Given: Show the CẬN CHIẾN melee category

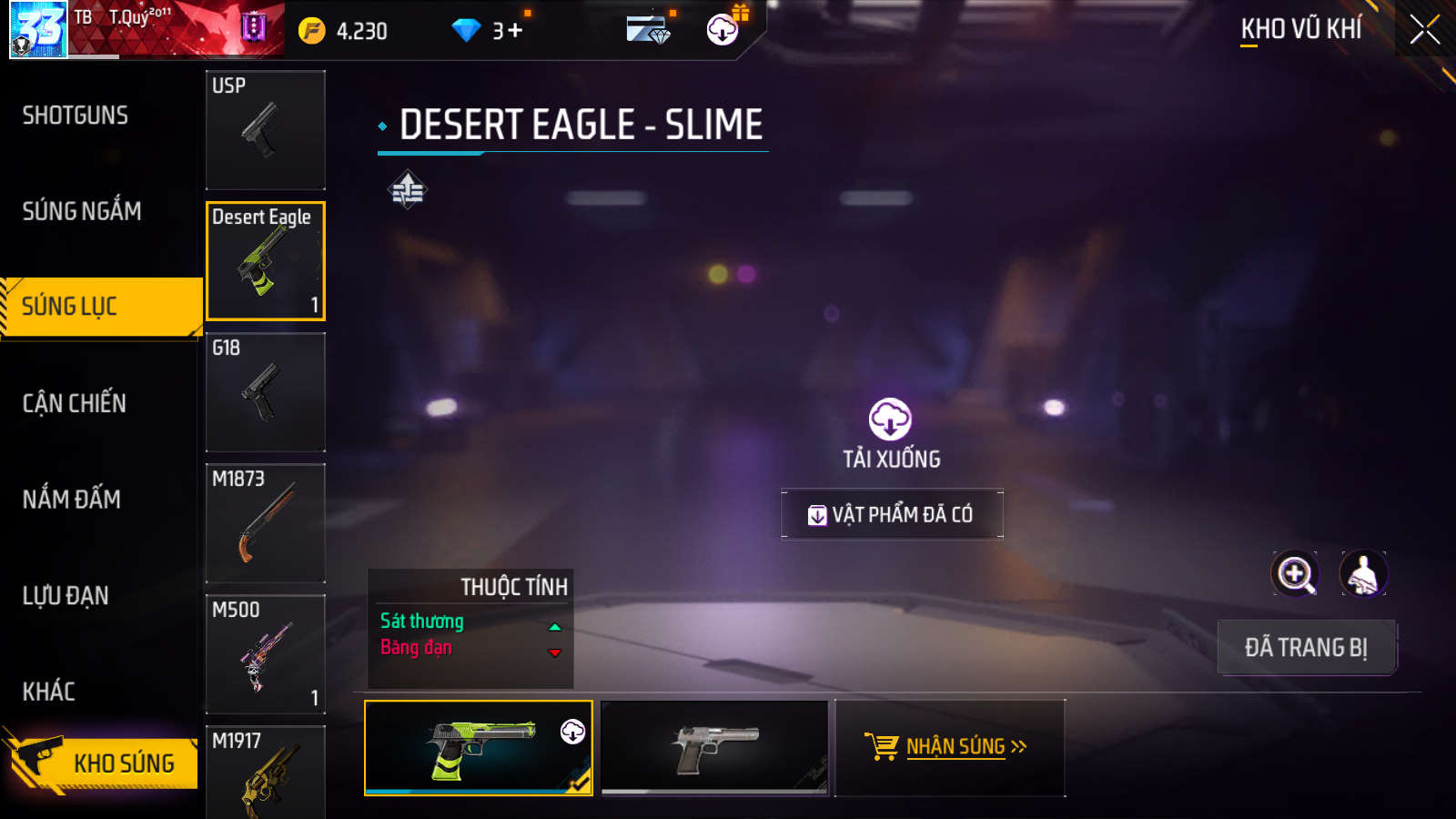Looking at the screenshot, I should tap(75, 403).
